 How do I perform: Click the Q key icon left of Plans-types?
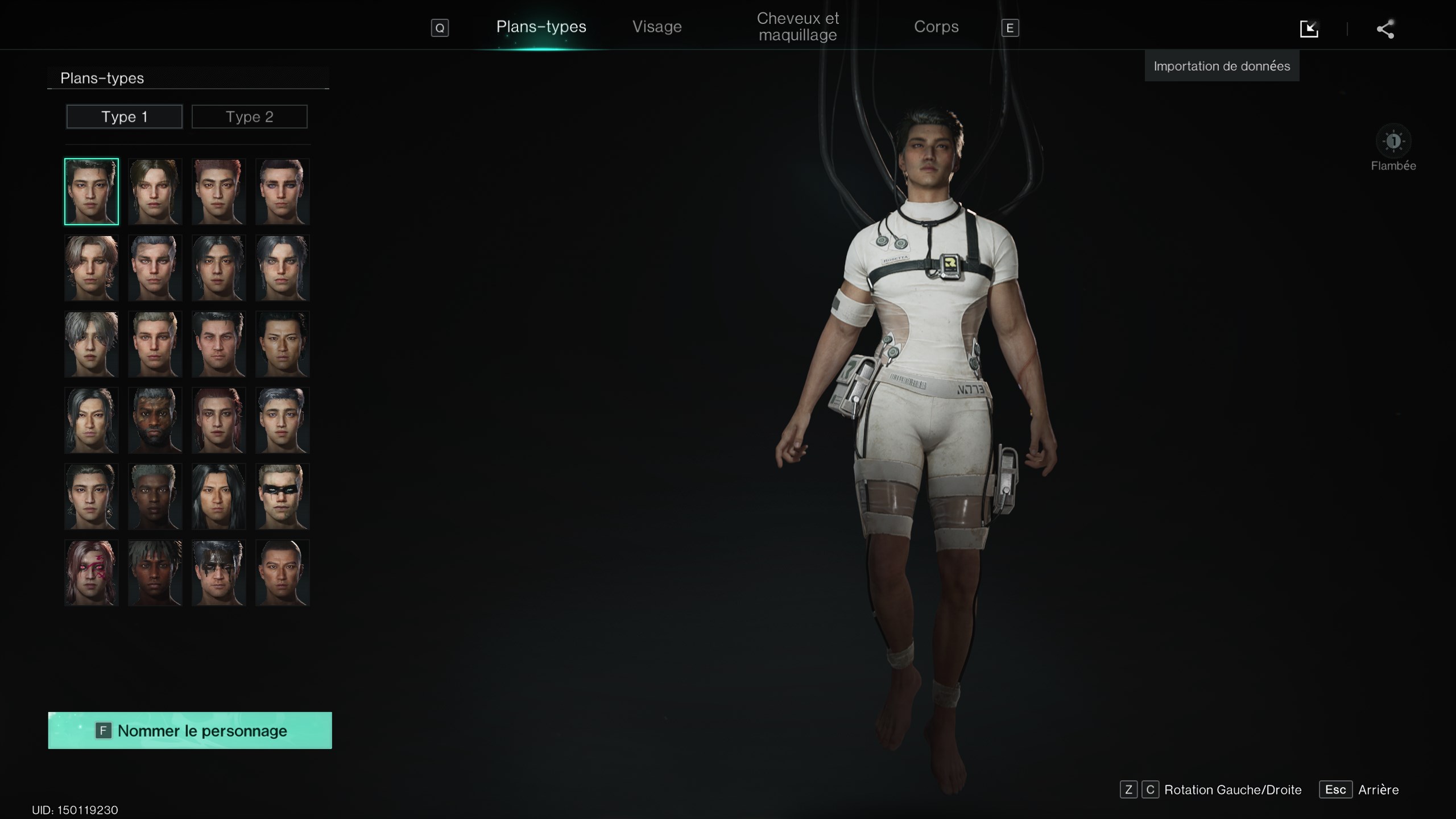pyautogui.click(x=440, y=27)
